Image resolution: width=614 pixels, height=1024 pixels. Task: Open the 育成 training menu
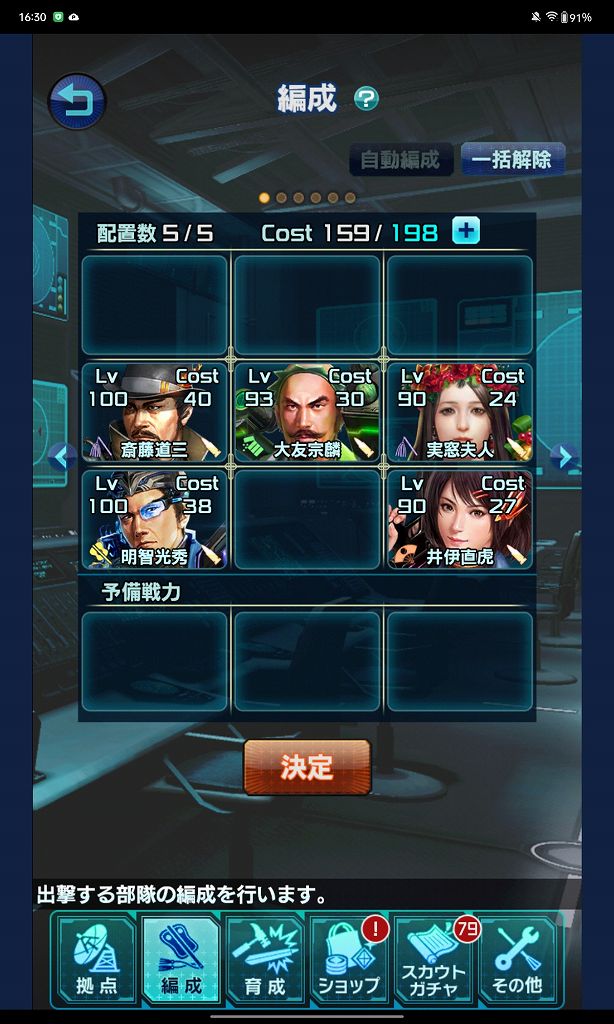265,960
